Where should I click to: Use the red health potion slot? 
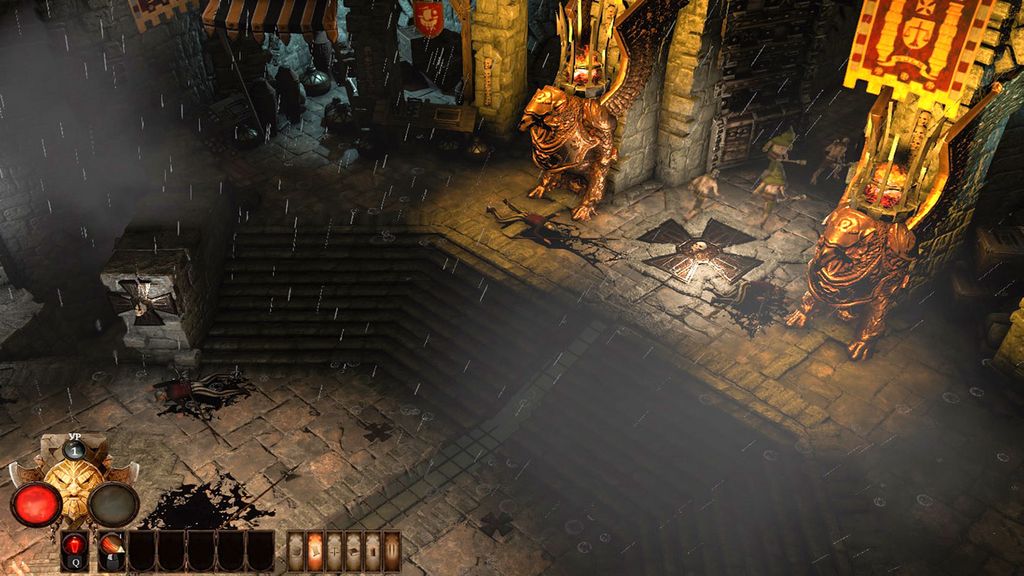(x=74, y=548)
